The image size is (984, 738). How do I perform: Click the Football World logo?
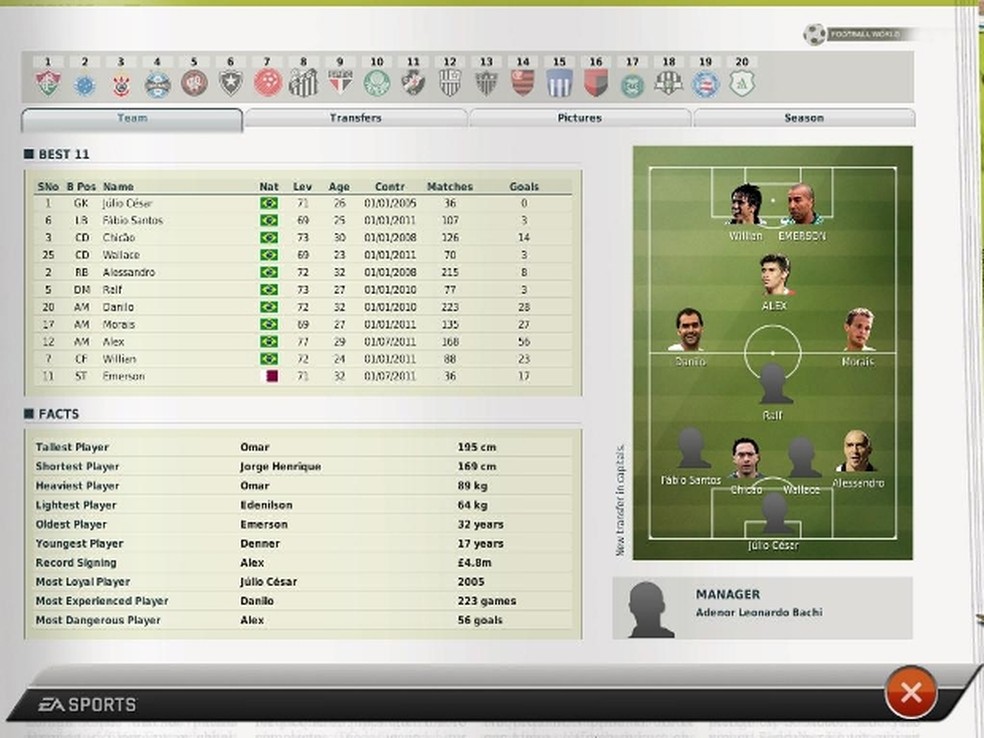pos(815,35)
